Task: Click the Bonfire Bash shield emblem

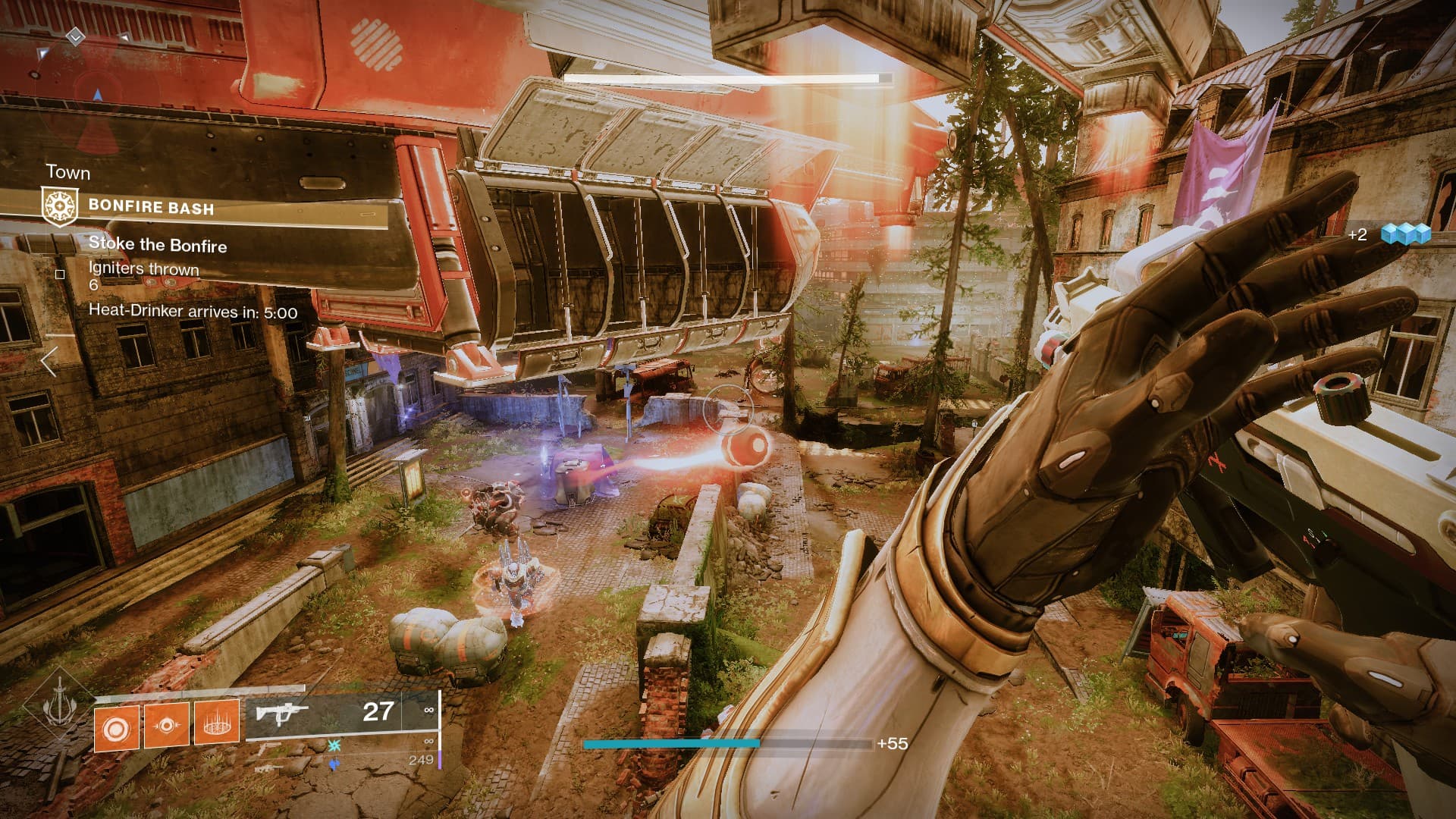Action: [x=59, y=207]
